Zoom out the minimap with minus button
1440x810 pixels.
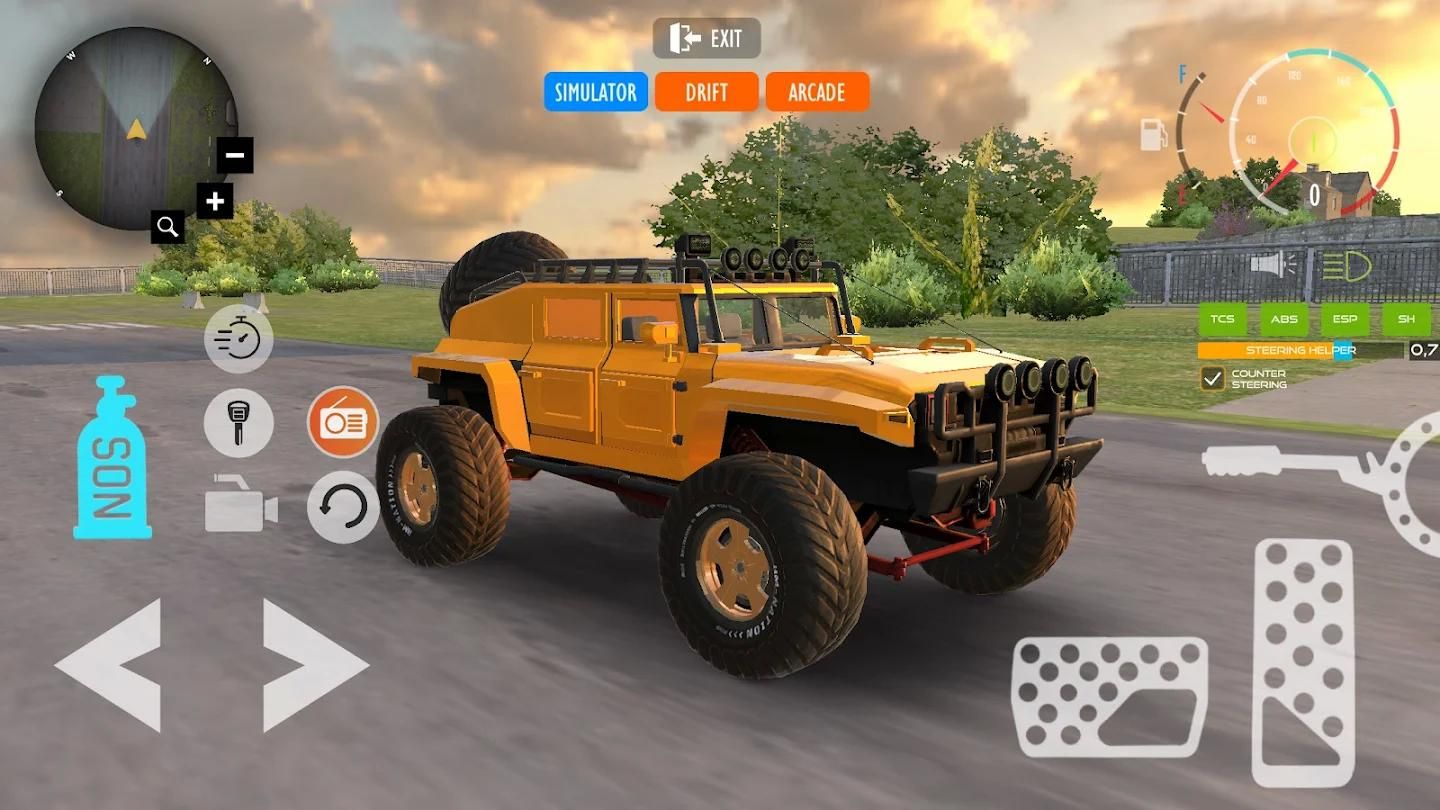(235, 155)
